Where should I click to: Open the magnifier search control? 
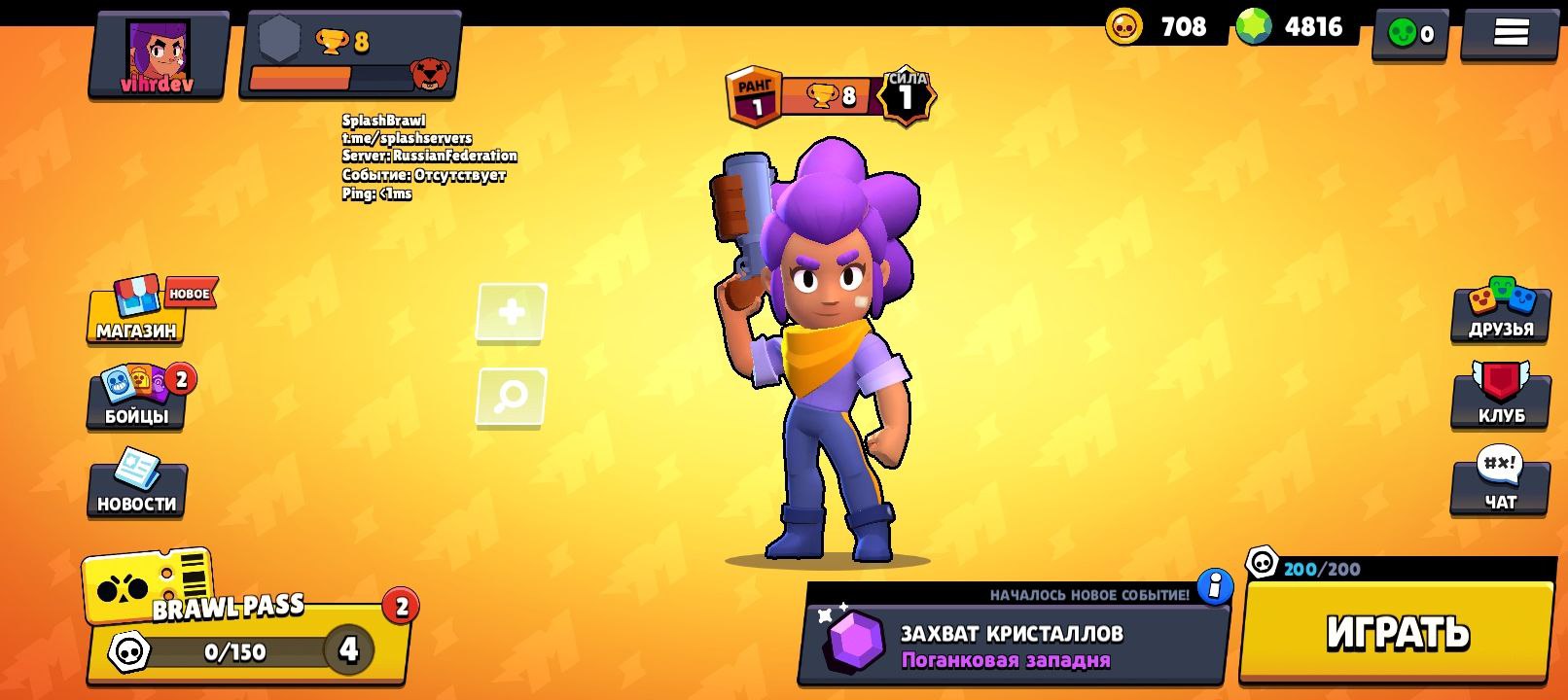click(x=510, y=396)
